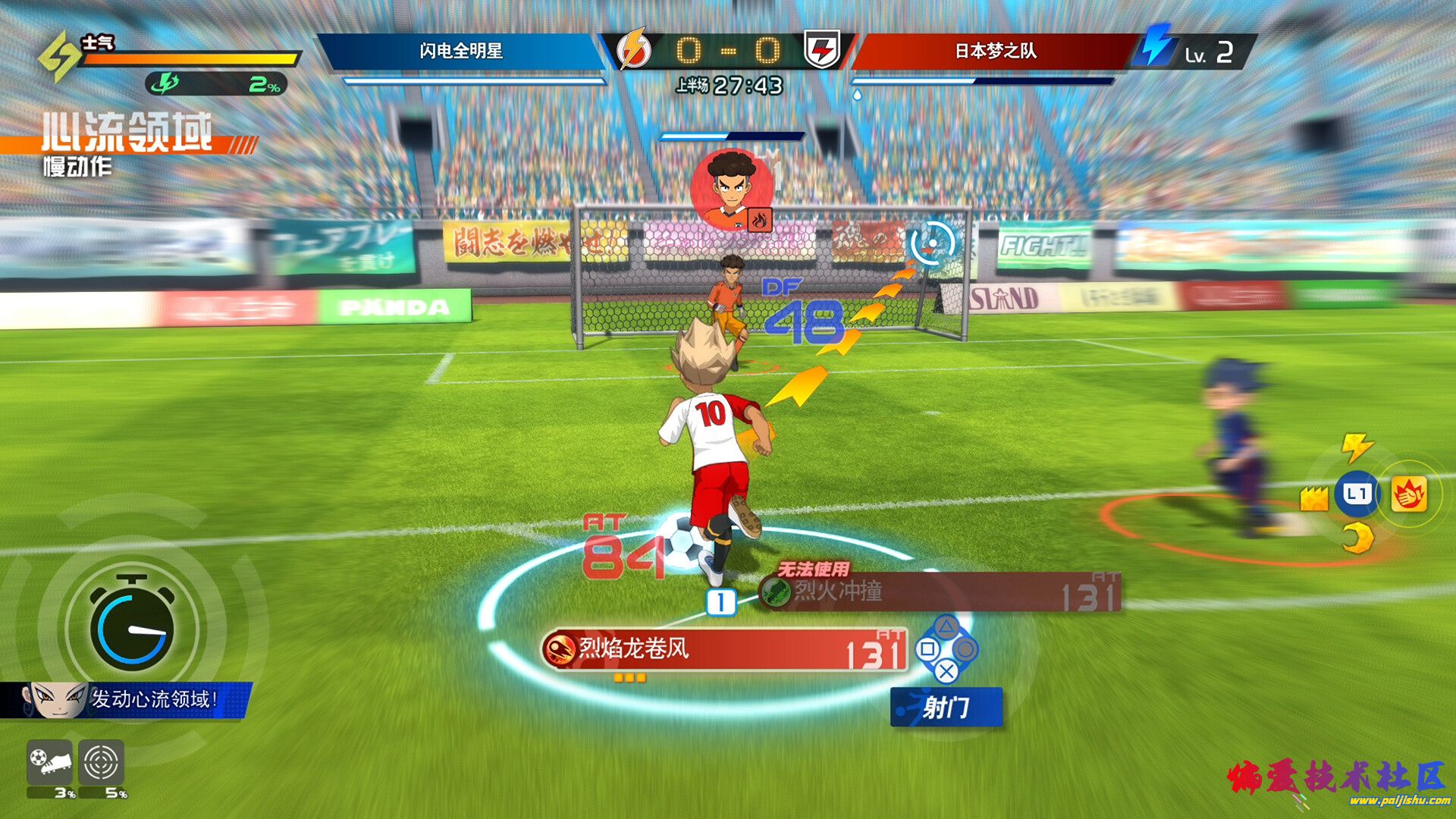Click the stopwatch zone timer icon
This screenshot has width=1456, height=819.
tap(132, 625)
